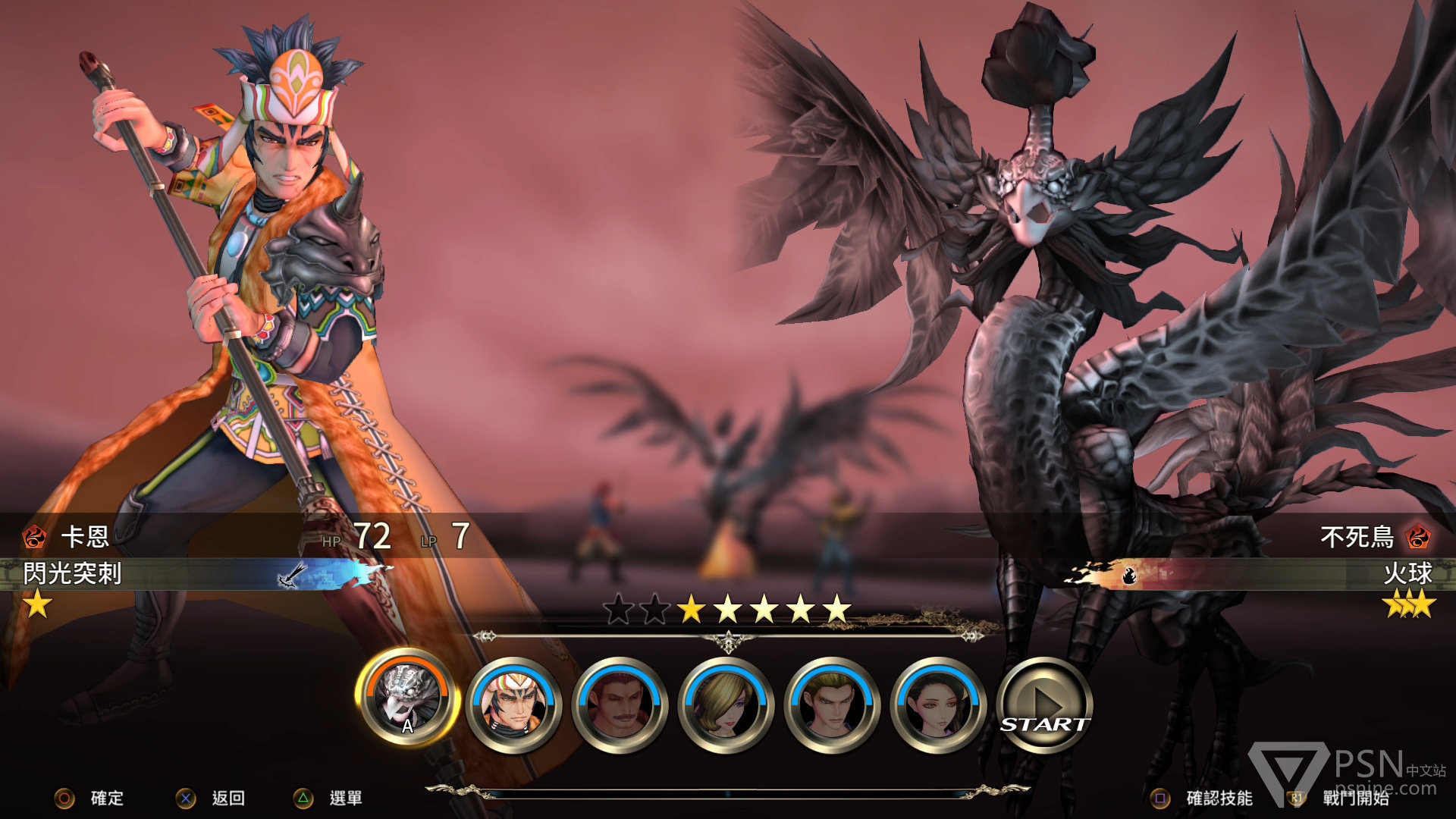Choose the feather-headdress hero portrait in the timeline

click(x=513, y=704)
